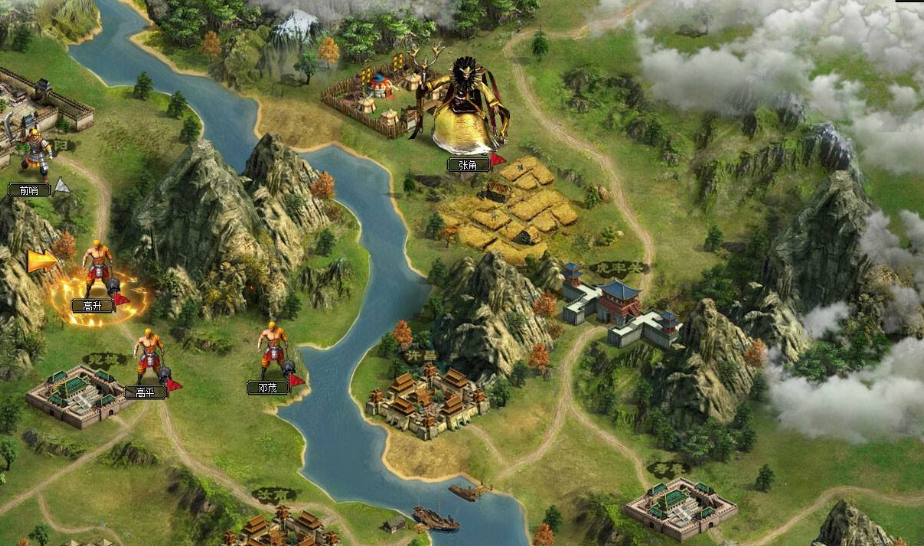Click the yellow arrow pointing at 高升
The height and width of the screenshot is (546, 924).
pos(41,262)
